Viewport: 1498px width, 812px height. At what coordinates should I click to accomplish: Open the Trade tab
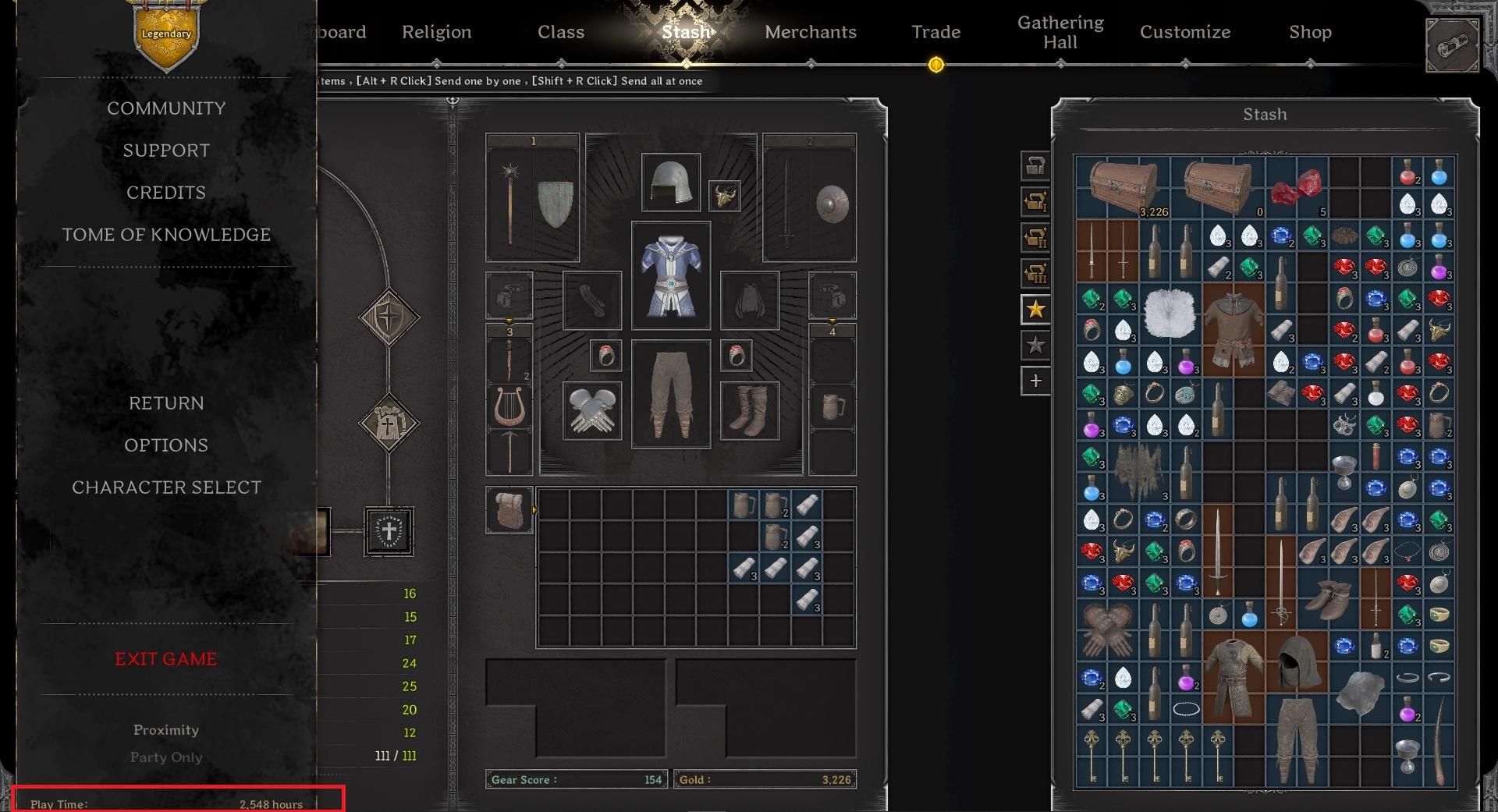pyautogui.click(x=935, y=32)
